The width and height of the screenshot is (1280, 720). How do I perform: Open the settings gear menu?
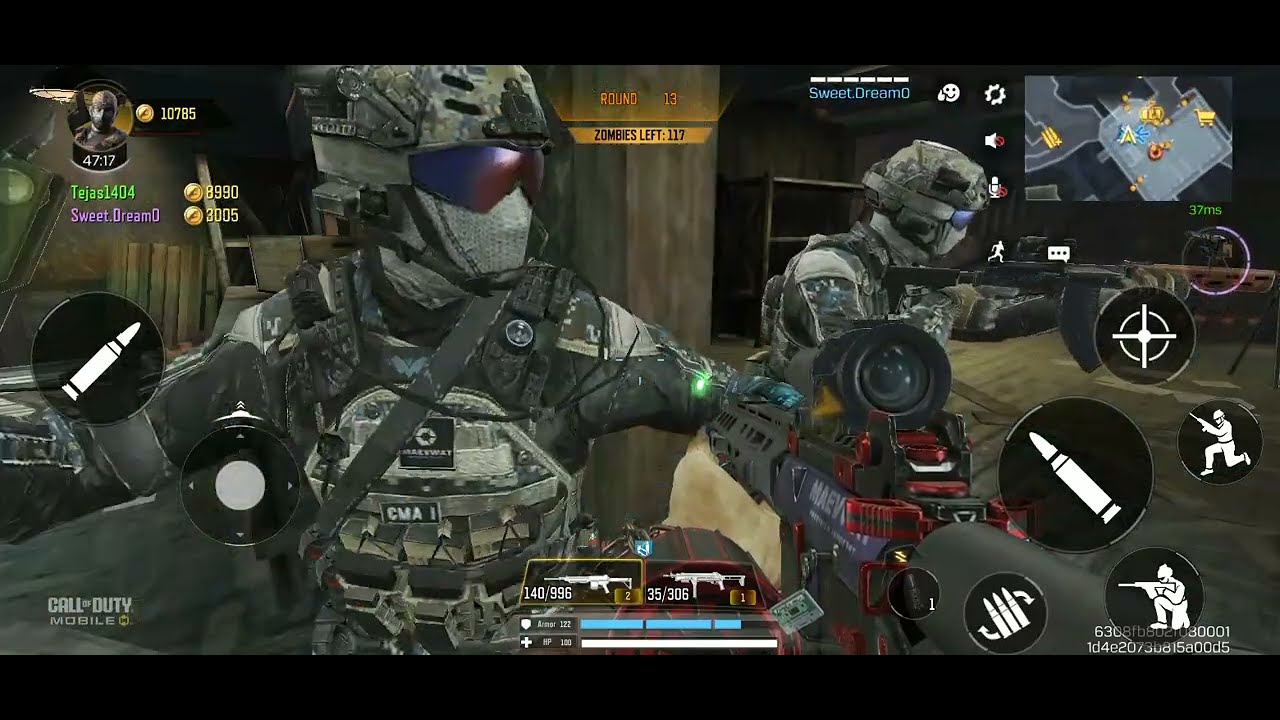(x=994, y=94)
